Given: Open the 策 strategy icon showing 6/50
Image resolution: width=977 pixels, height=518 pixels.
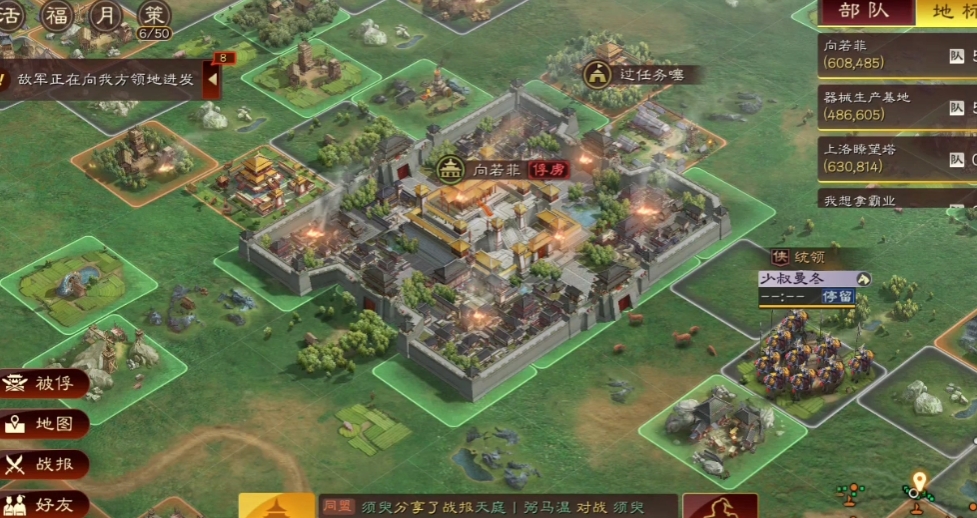Looking at the screenshot, I should pos(154,16).
